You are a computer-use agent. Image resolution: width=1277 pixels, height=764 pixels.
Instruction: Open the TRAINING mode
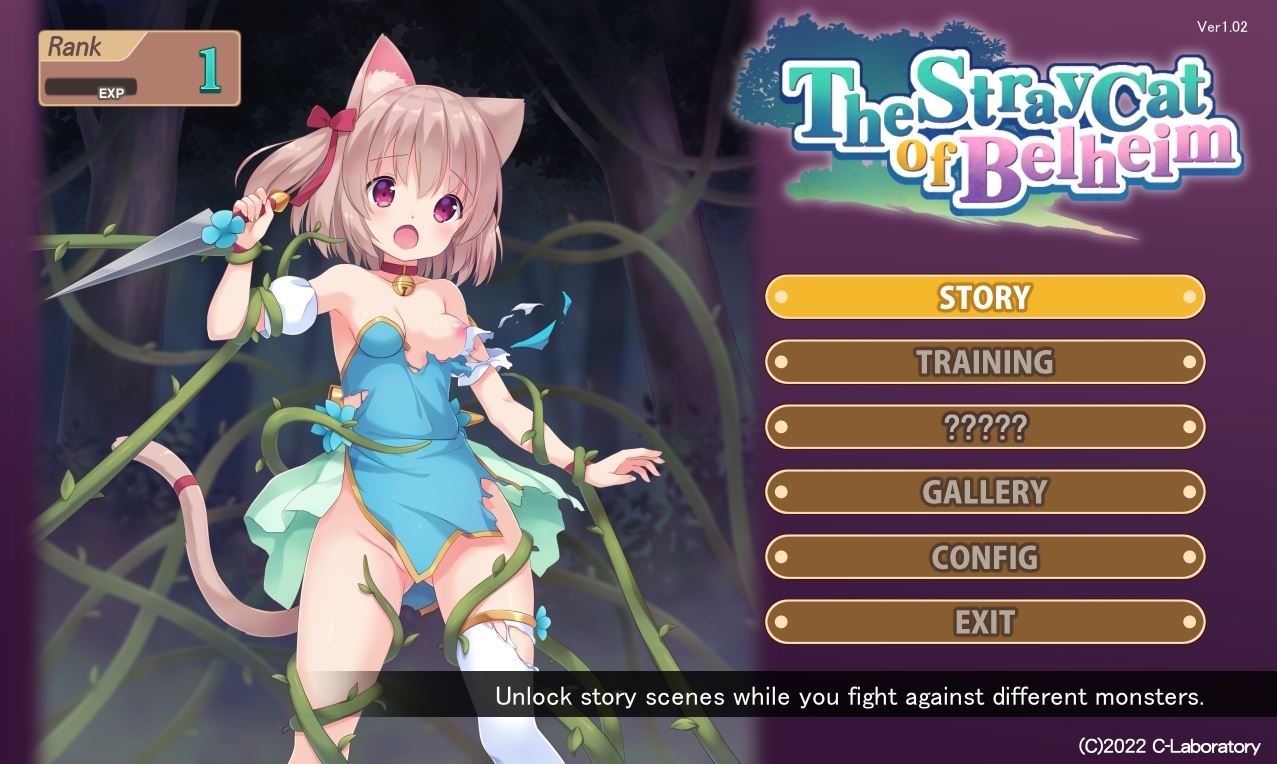(985, 362)
